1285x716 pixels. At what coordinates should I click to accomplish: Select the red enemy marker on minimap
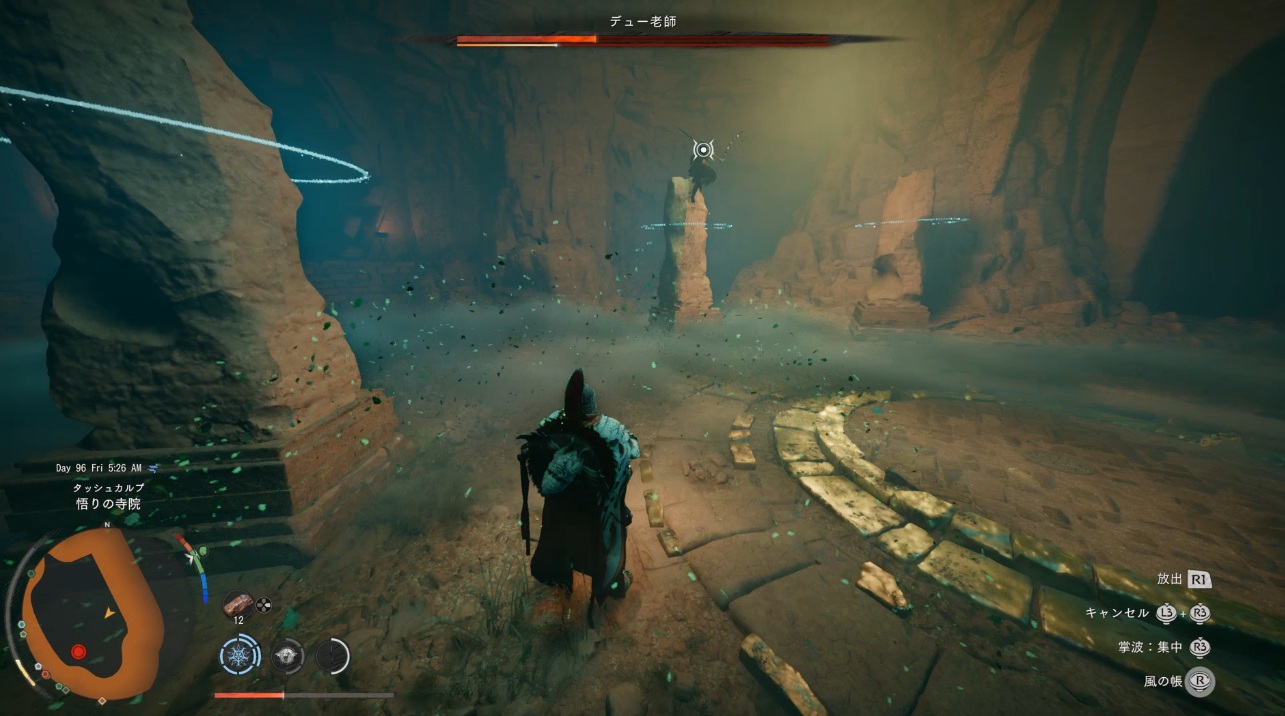pos(78,652)
